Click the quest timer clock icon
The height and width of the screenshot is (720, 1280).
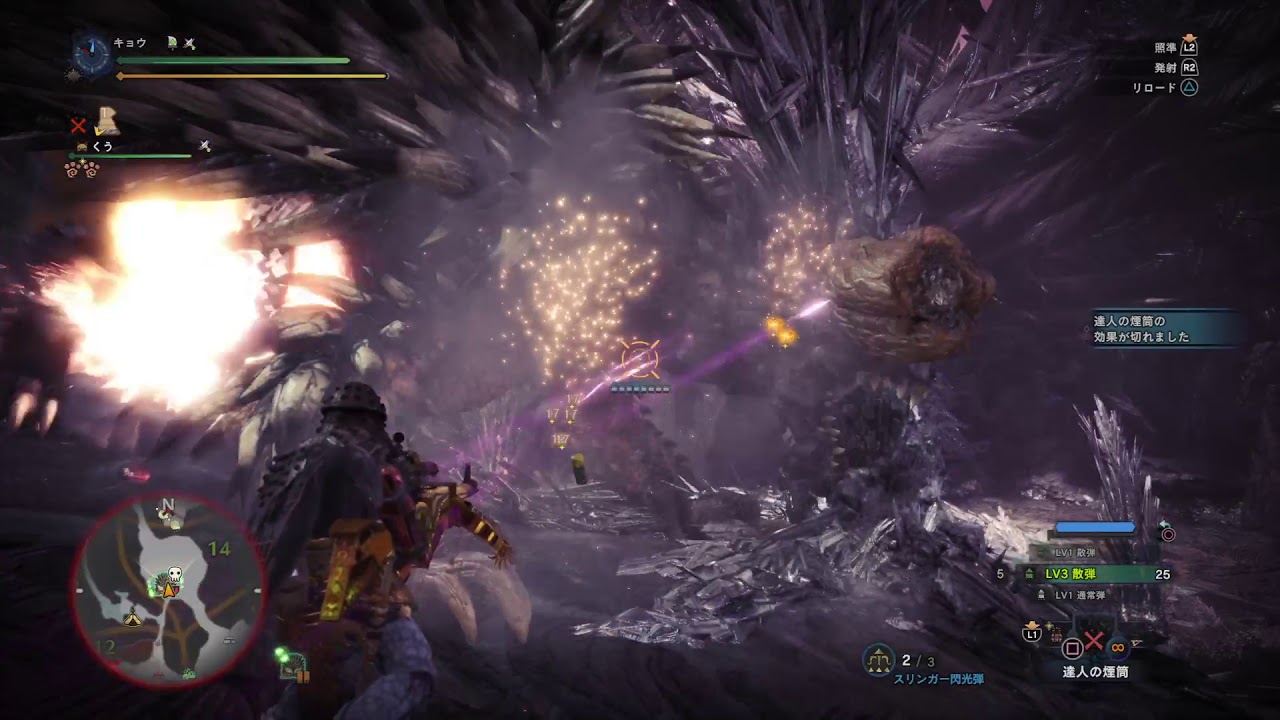tap(93, 55)
